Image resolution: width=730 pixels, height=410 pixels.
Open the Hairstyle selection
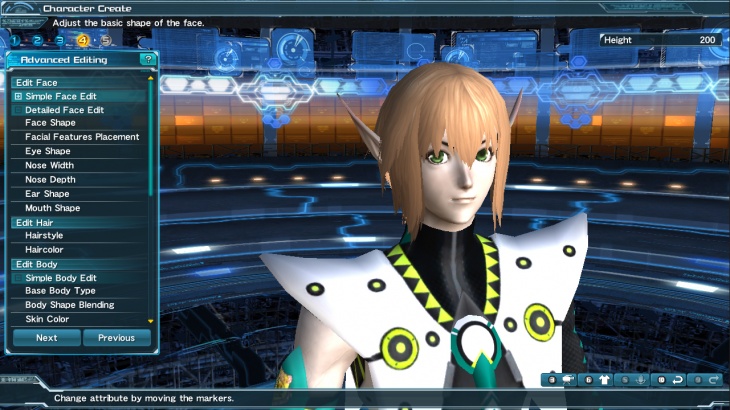coord(46,235)
